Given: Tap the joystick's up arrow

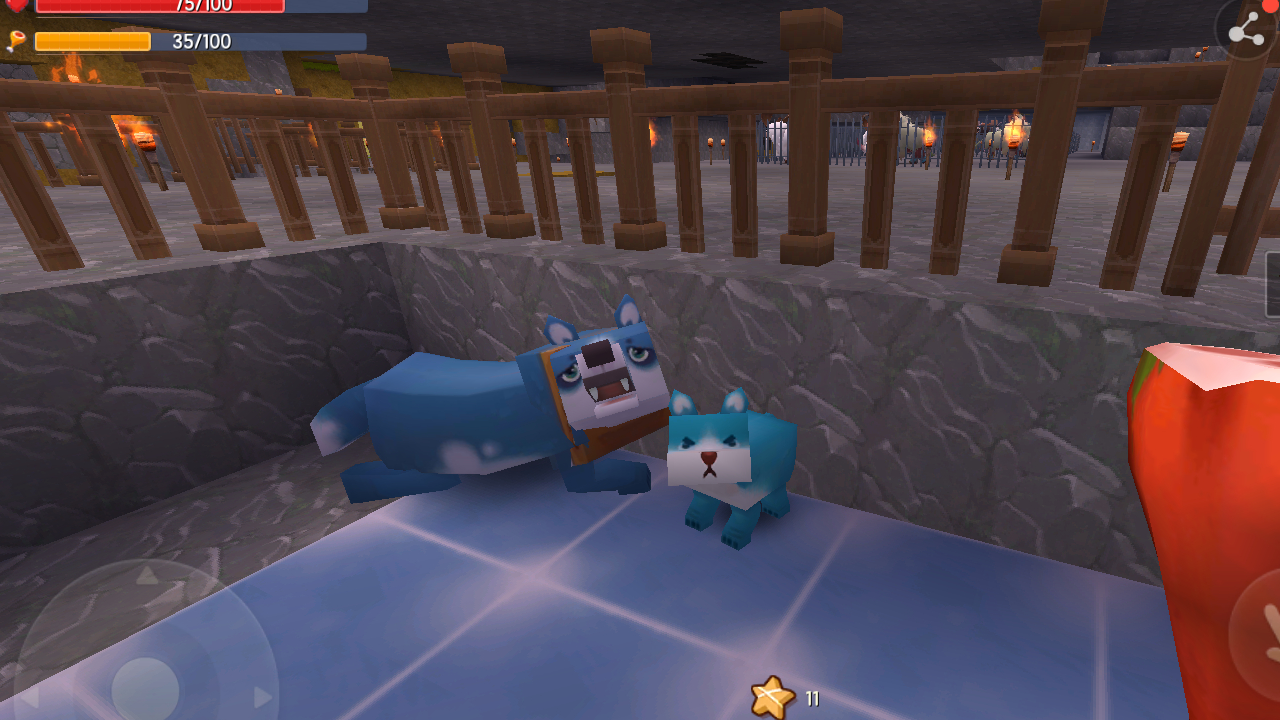Looking at the screenshot, I should pyautogui.click(x=146, y=575).
